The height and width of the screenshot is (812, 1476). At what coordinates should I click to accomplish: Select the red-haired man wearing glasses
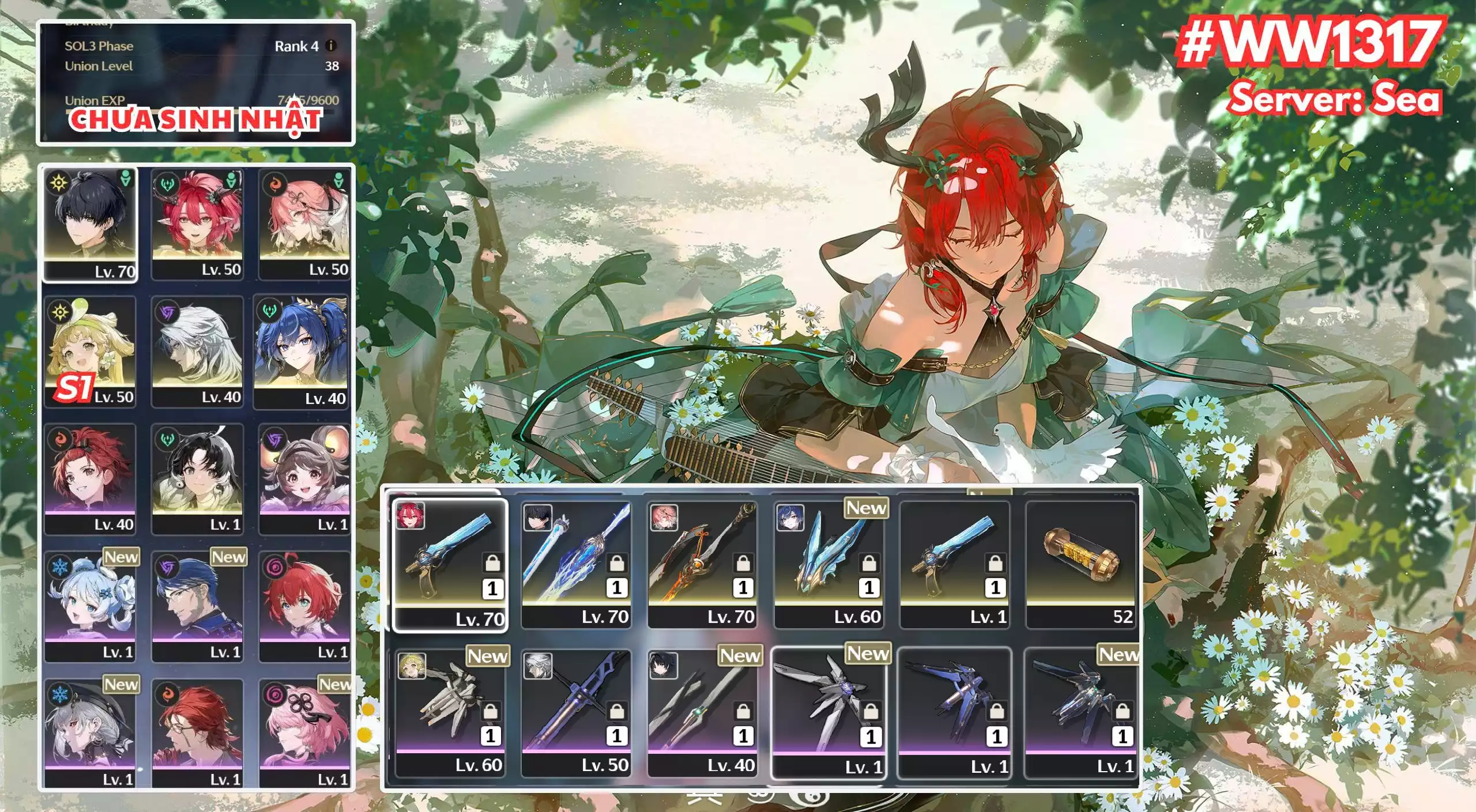(197, 734)
